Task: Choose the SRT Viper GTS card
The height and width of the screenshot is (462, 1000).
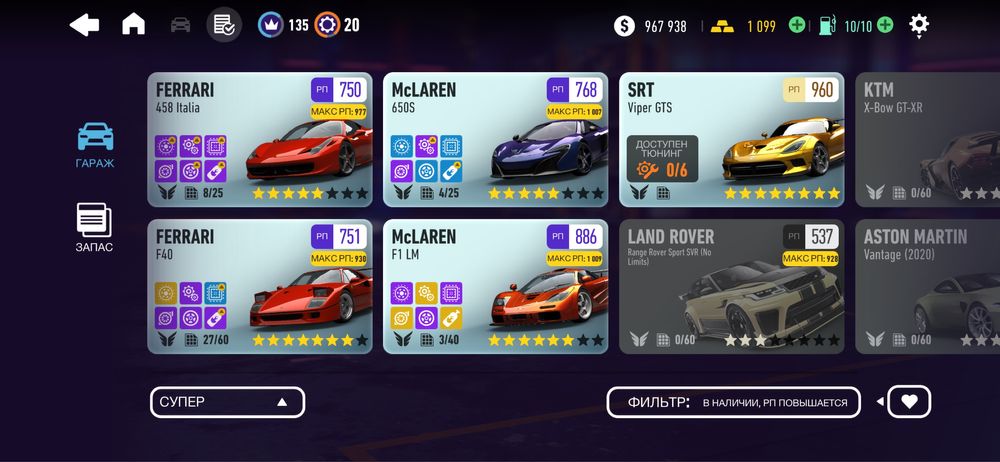Action: tap(731, 139)
